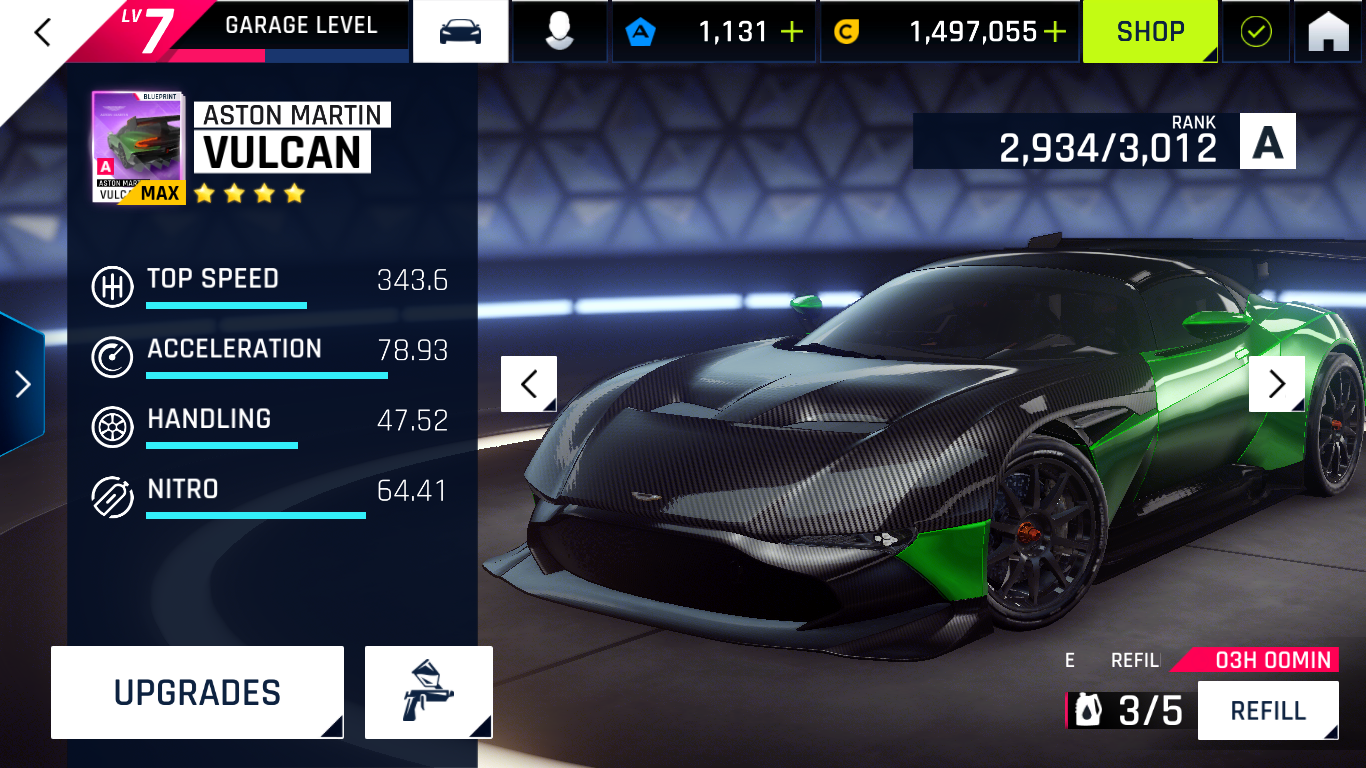Image resolution: width=1366 pixels, height=768 pixels.
Task: Open the player profile tab
Action: point(559,32)
